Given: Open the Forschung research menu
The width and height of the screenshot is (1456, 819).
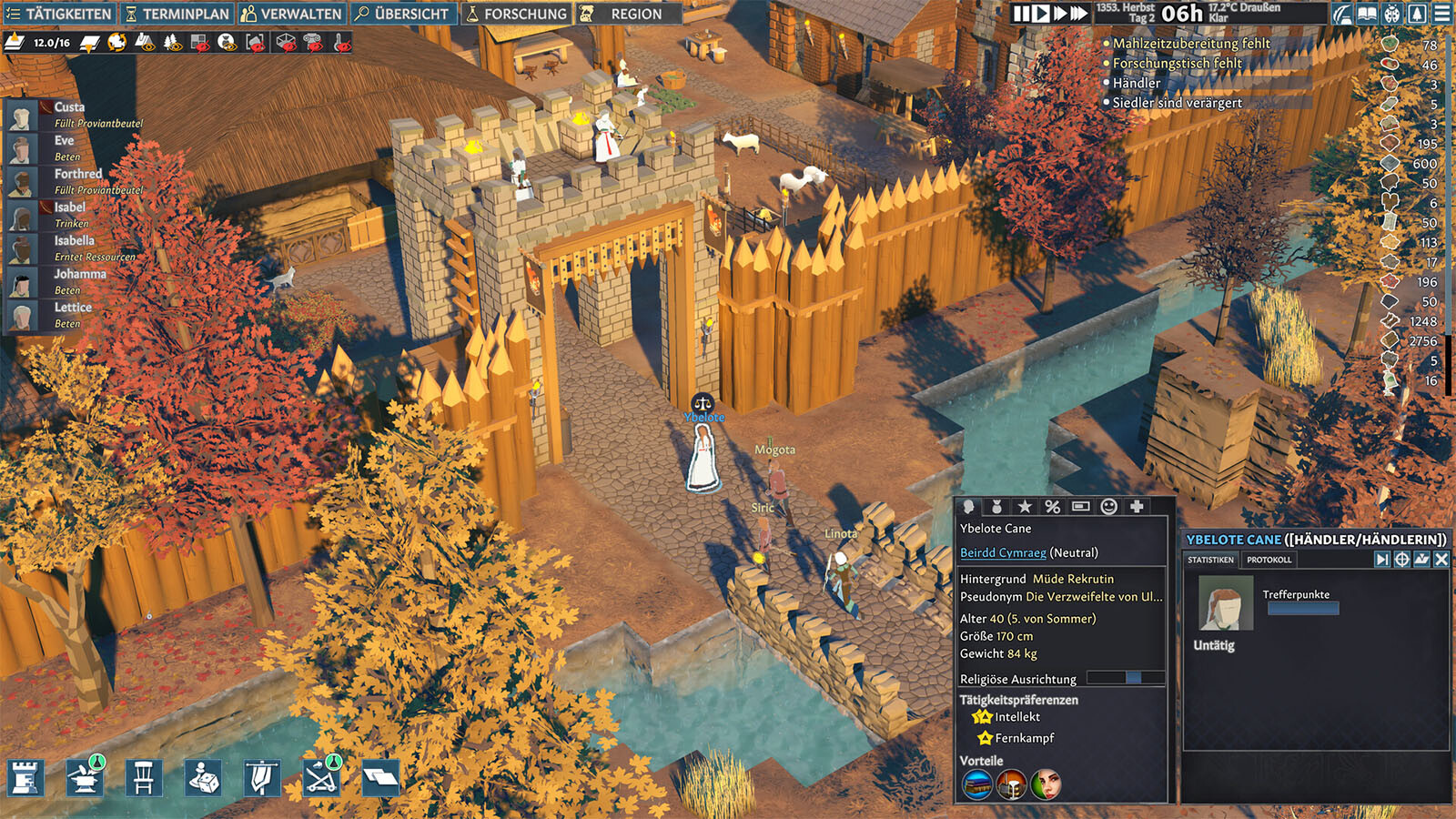Looking at the screenshot, I should point(516,14).
